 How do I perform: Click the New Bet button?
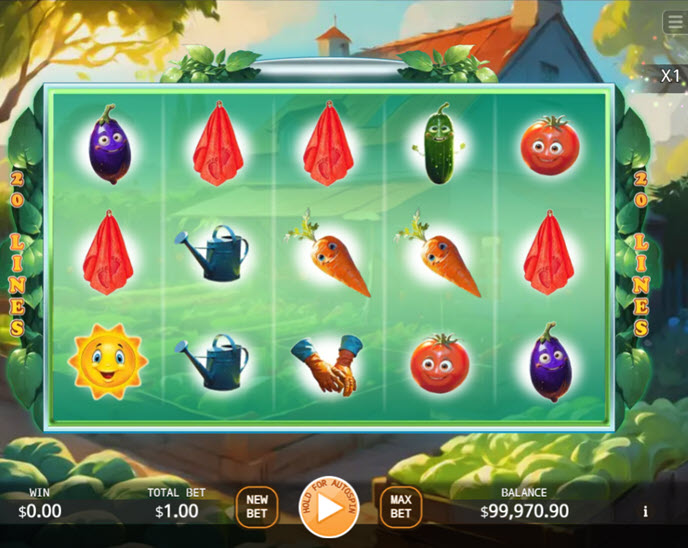coord(257,507)
